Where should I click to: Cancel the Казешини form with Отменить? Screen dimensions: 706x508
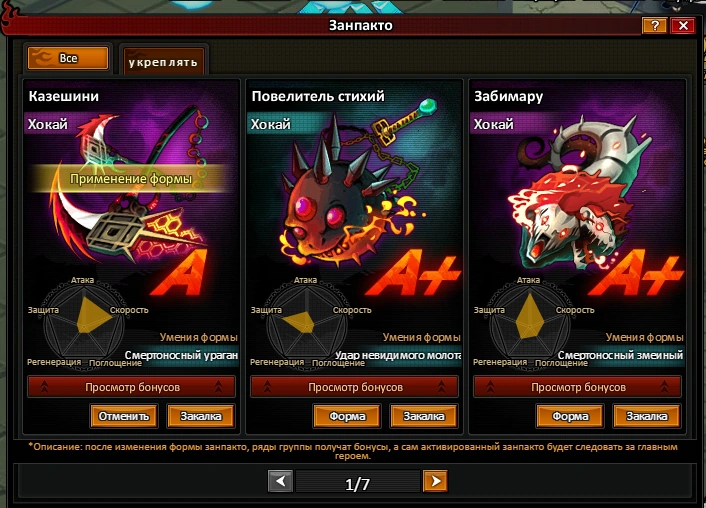[x=124, y=416]
